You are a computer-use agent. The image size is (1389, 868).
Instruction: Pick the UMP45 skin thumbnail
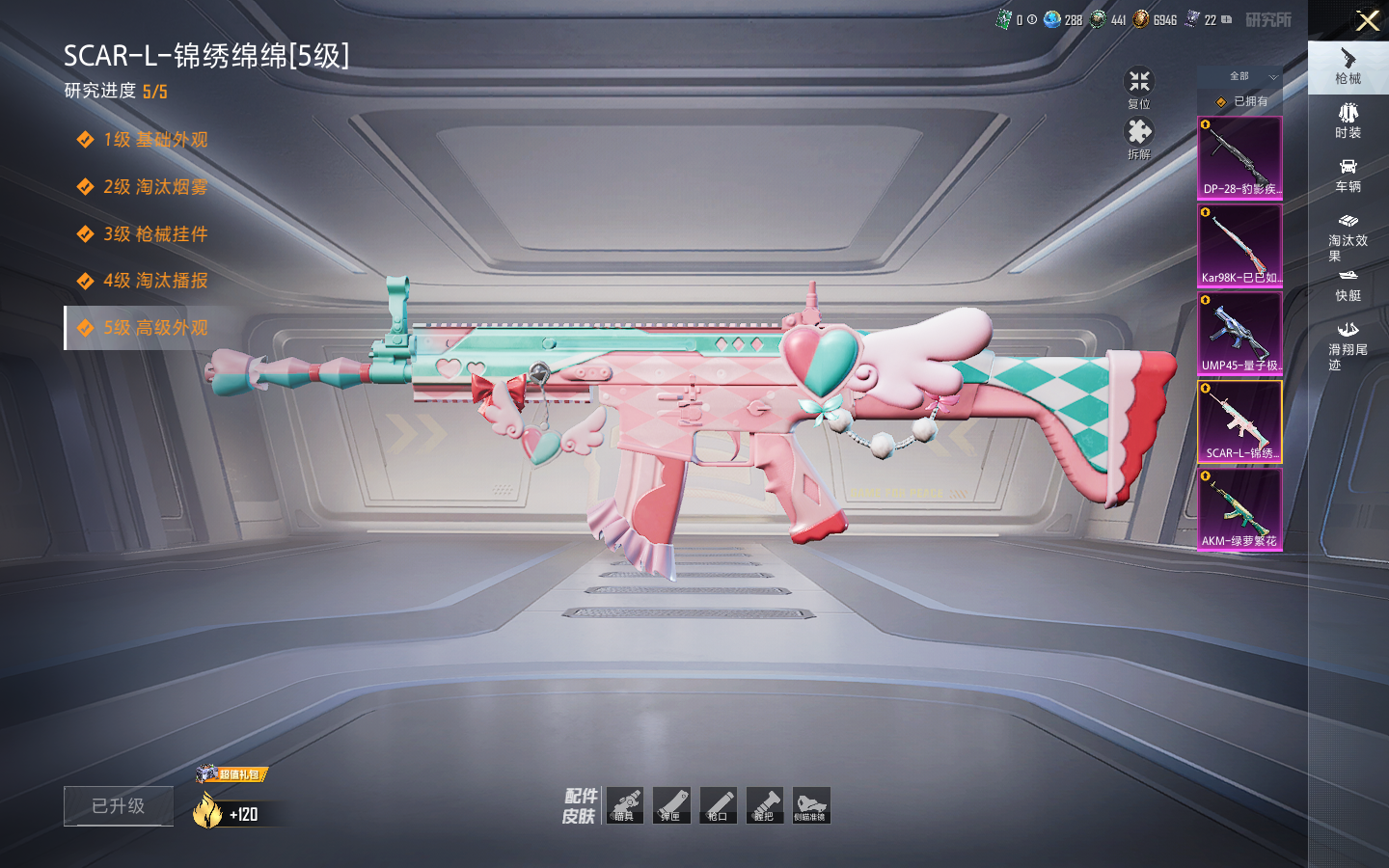[x=1239, y=333]
